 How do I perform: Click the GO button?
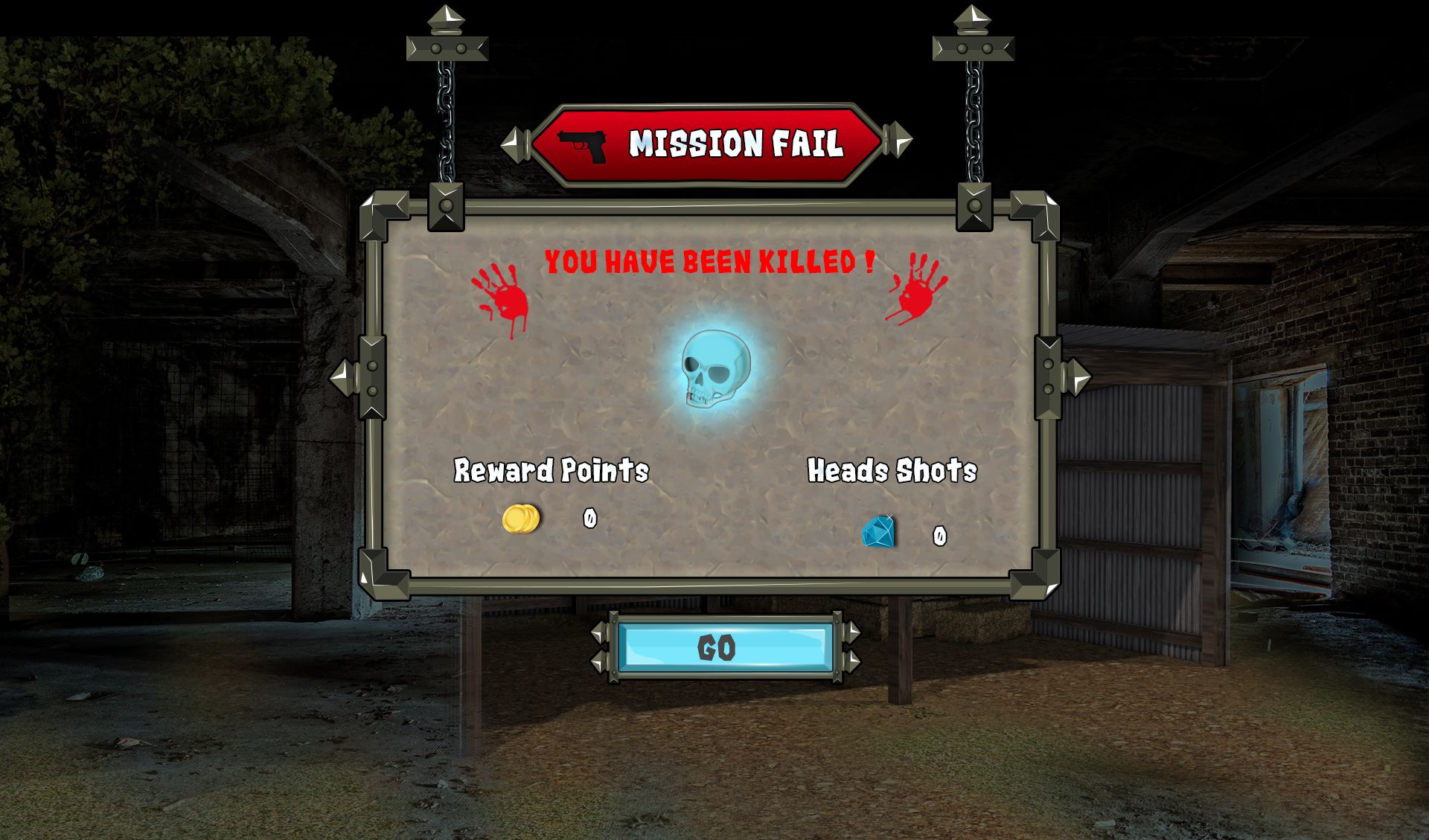(x=724, y=647)
